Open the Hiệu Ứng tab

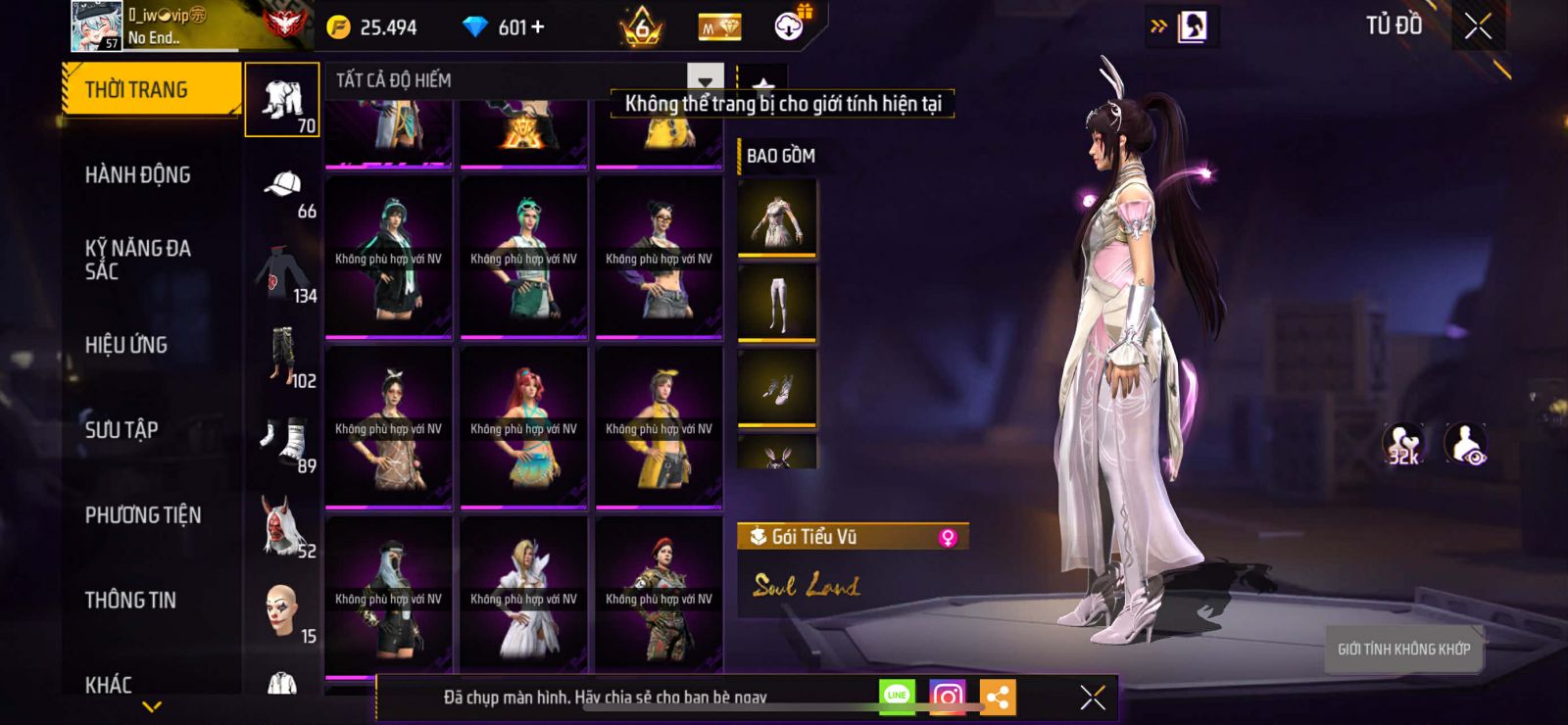(x=126, y=345)
